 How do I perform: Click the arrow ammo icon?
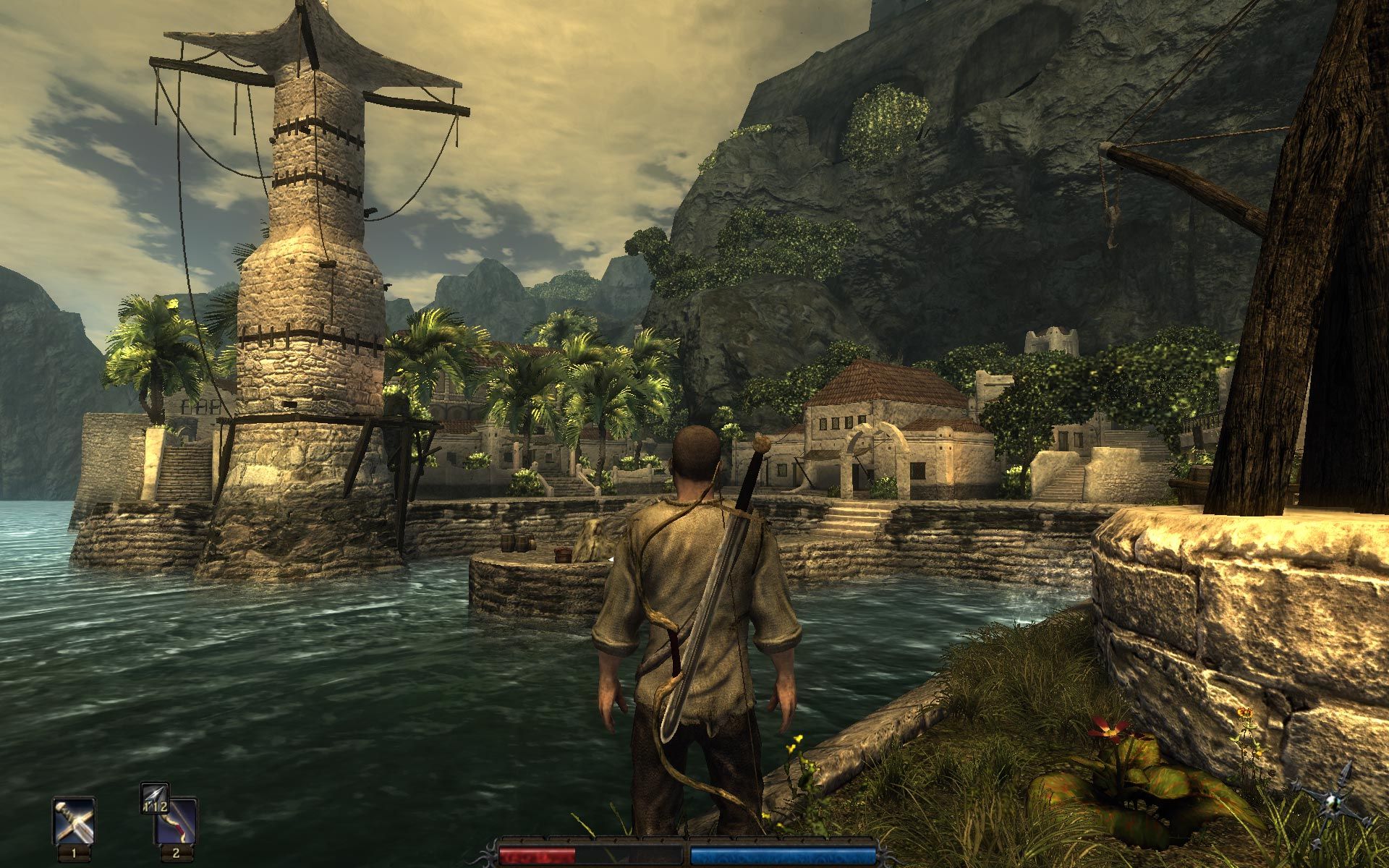[x=155, y=797]
